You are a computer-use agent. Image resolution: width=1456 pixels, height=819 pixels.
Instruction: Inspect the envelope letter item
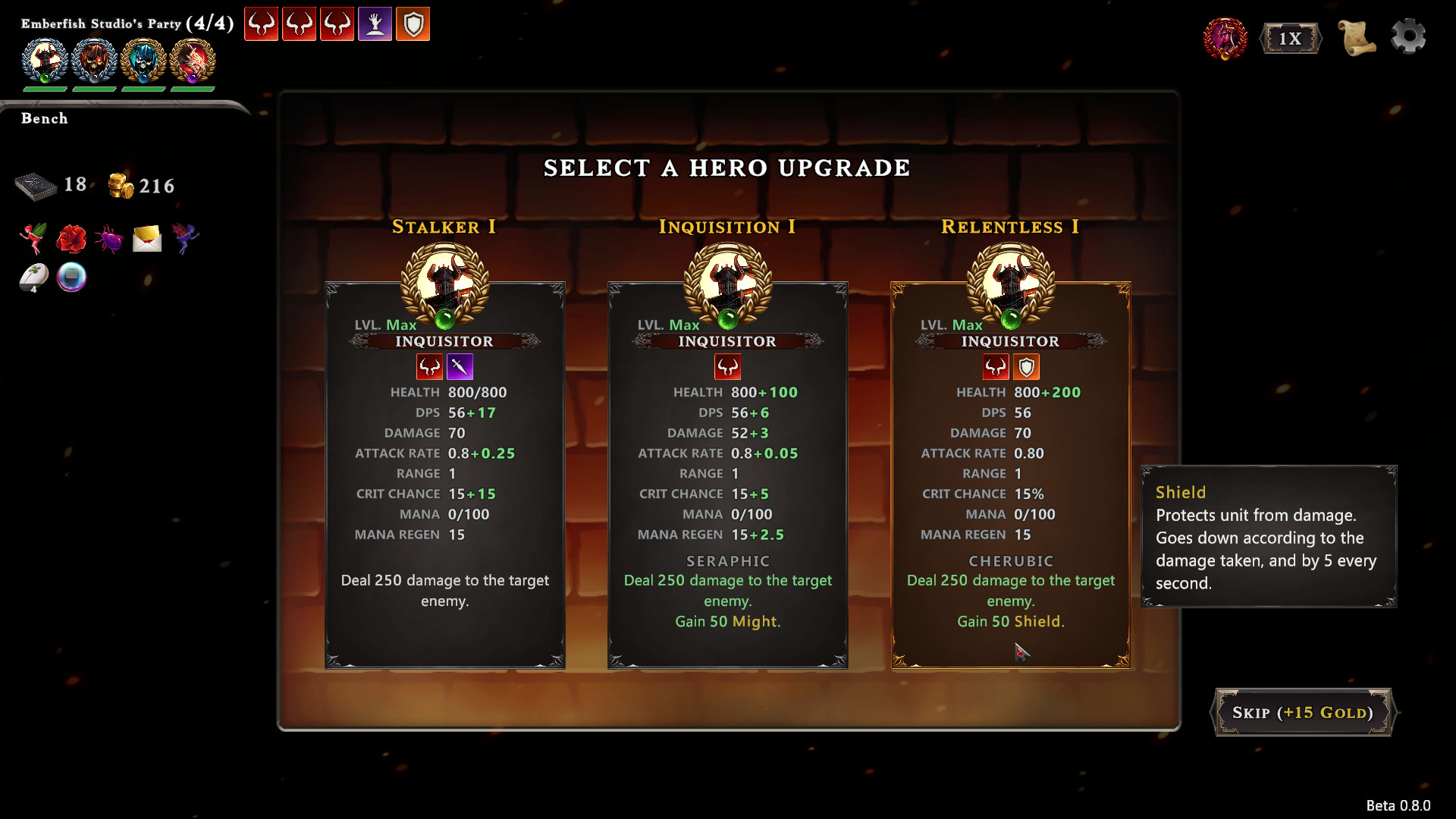[x=147, y=239]
